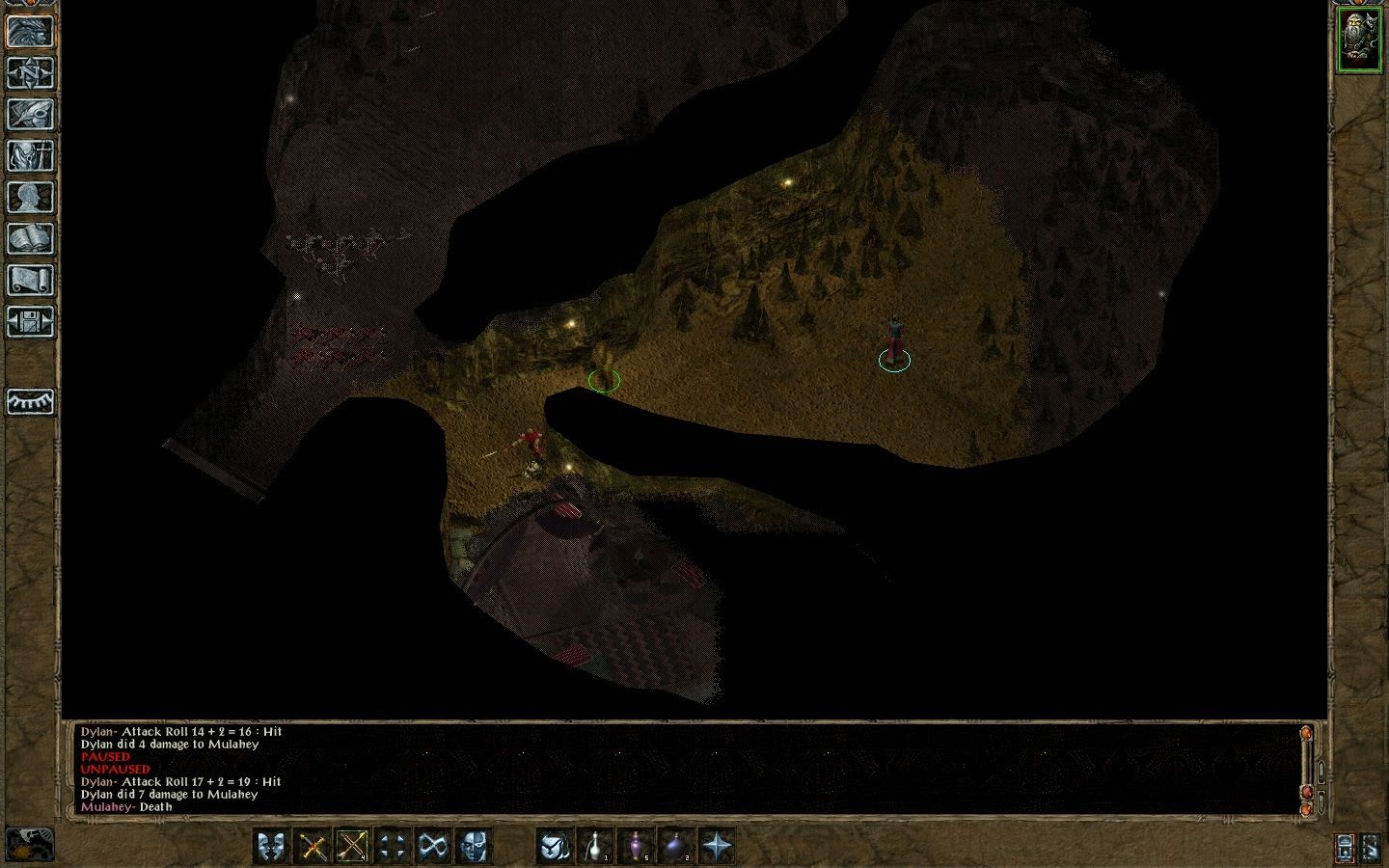The height and width of the screenshot is (868, 1389).
Task: Equip the crossed sword weapon slot
Action: point(313,847)
